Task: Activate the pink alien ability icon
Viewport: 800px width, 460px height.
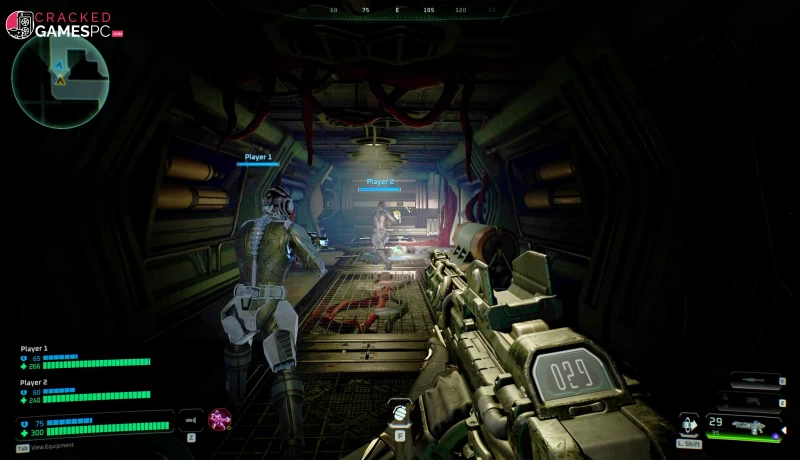Action: point(219,420)
